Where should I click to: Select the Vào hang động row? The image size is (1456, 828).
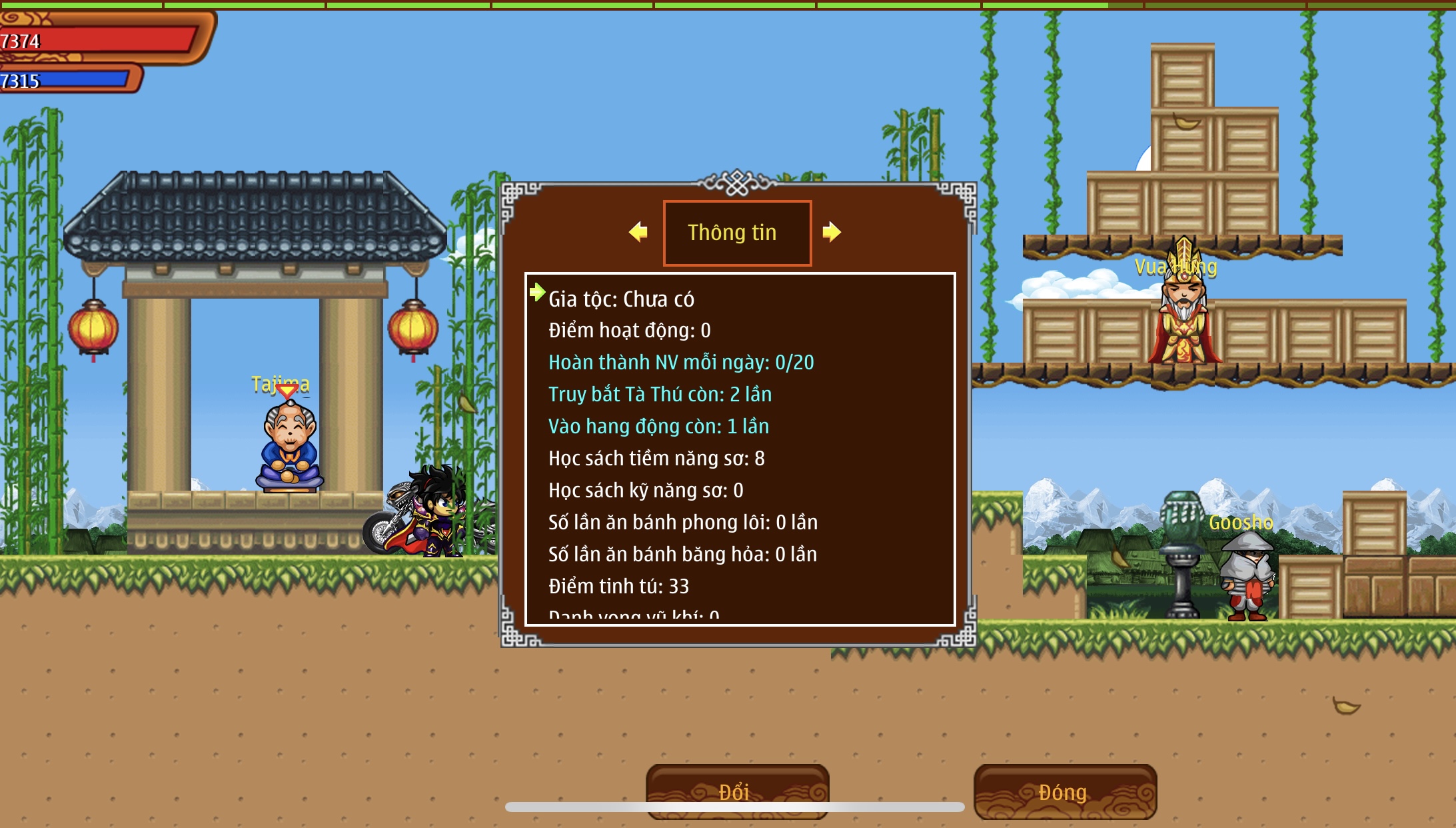coord(658,427)
